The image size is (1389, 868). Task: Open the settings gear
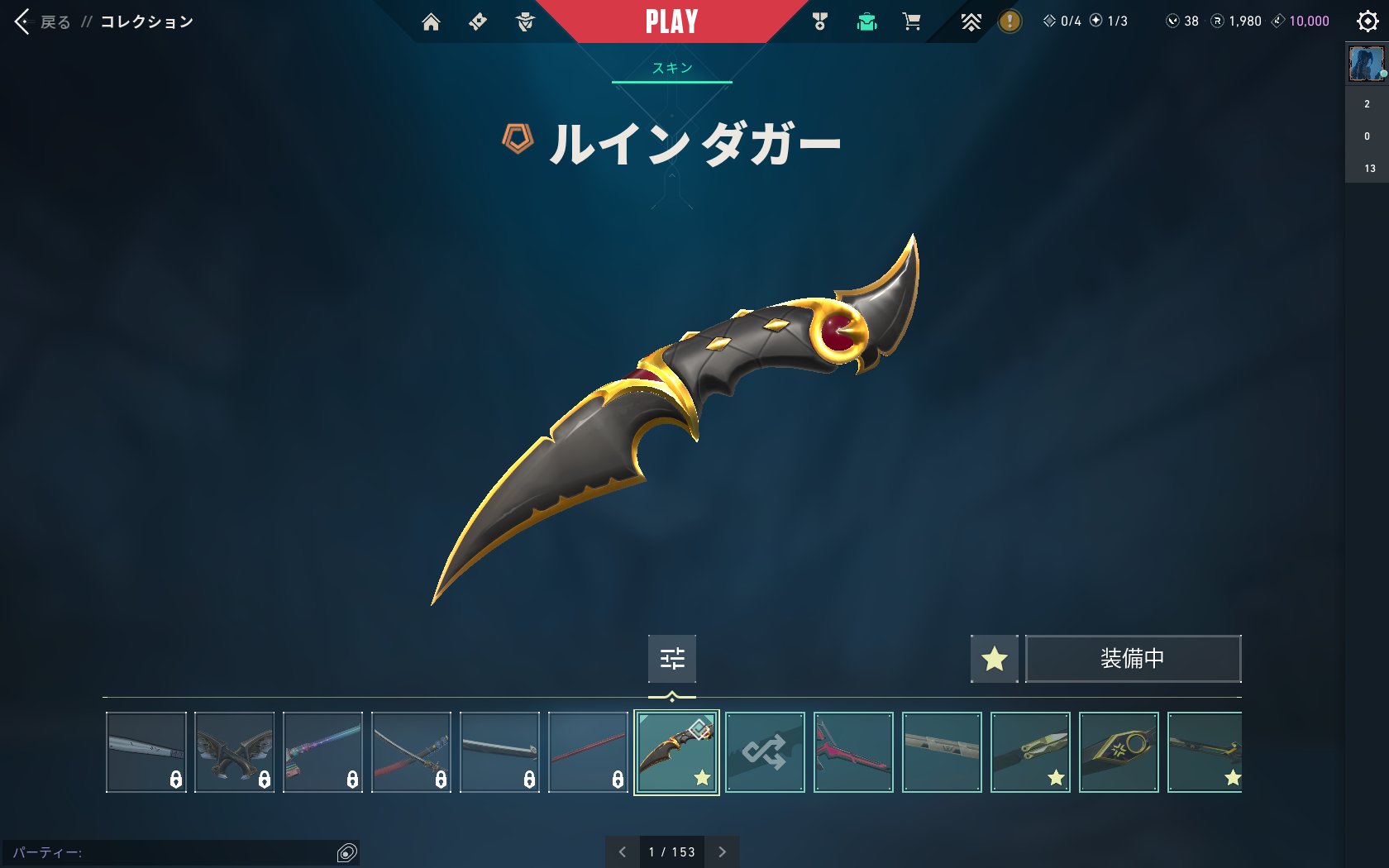click(x=1368, y=21)
